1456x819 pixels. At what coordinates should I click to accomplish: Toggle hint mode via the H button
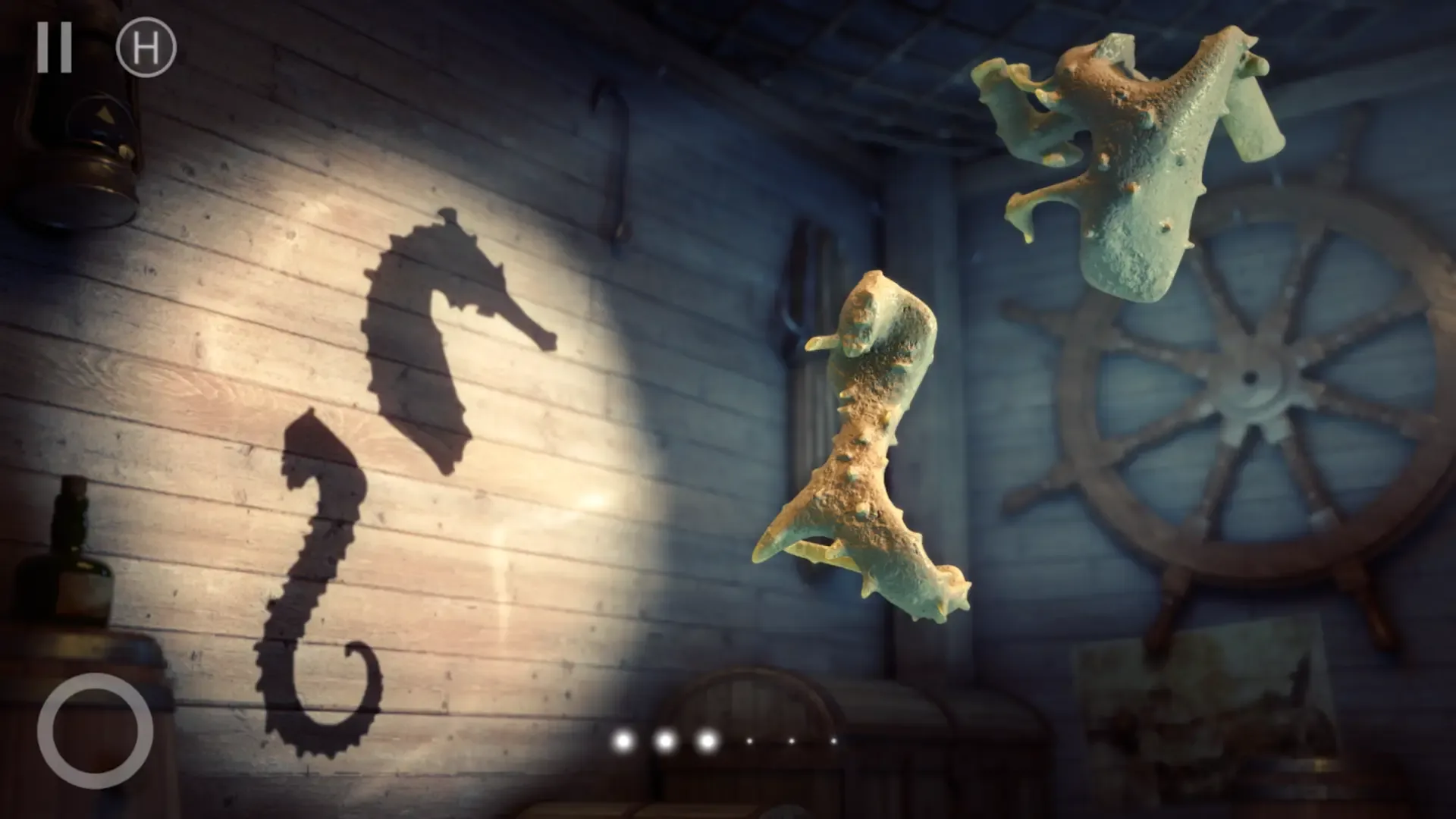point(146,48)
